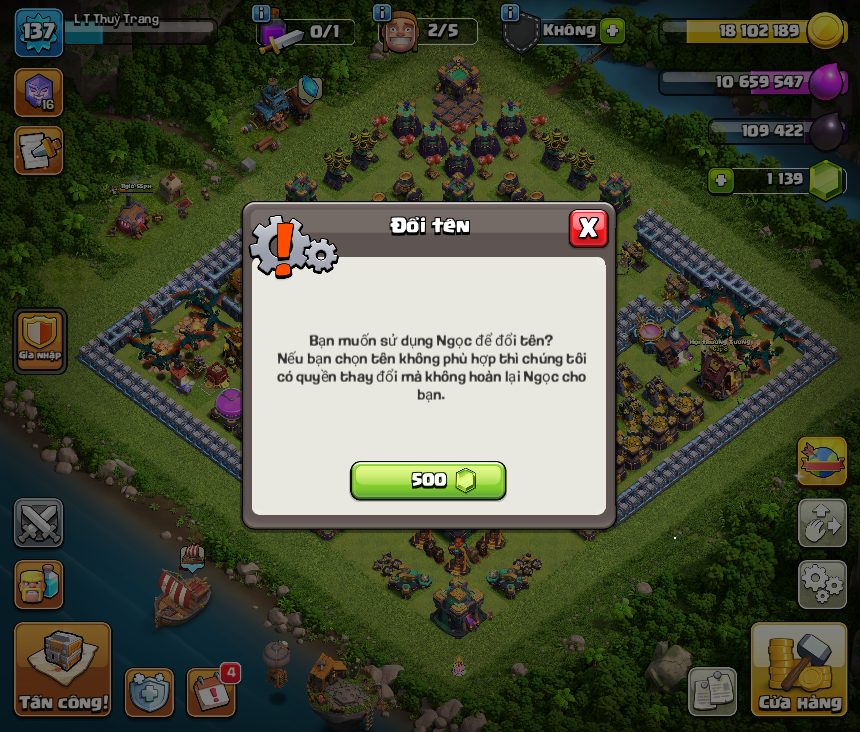Activate the layout editor hand button
The width and height of the screenshot is (860, 732).
tap(822, 523)
